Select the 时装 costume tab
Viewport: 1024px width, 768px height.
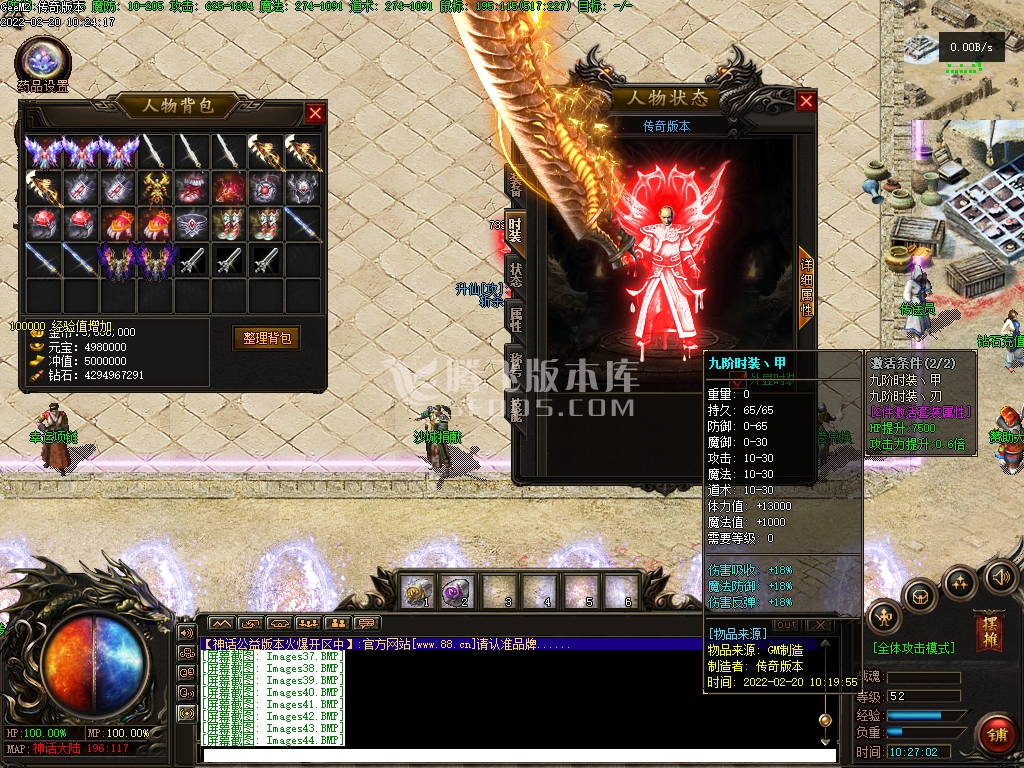516,229
